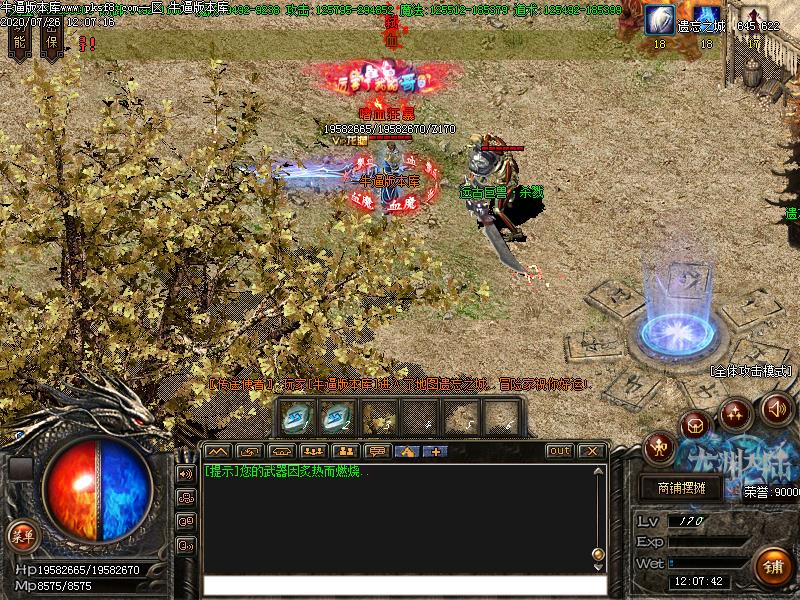Use the second rune hotbar slot
Image resolution: width=800 pixels, height=600 pixels.
(x=337, y=416)
